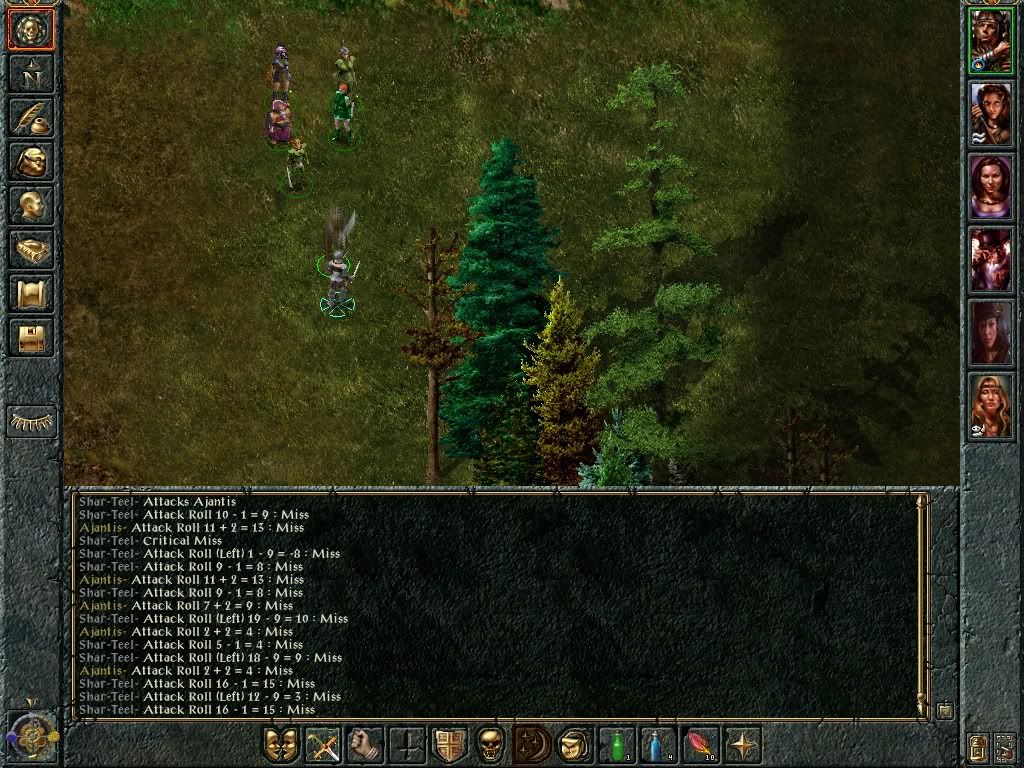
Task: Open the priest scroll icon
Action: point(31,293)
